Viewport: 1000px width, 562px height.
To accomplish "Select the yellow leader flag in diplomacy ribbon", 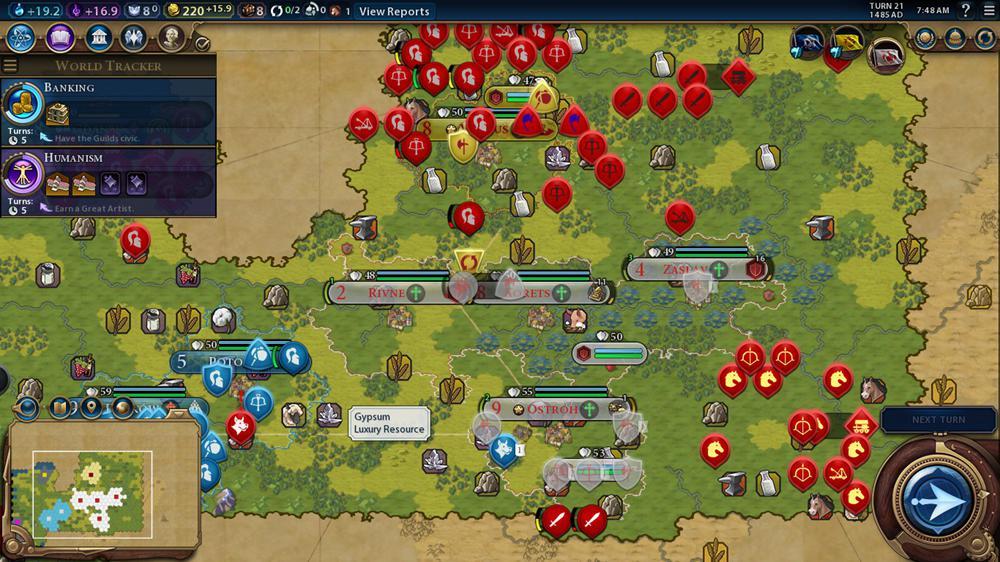I will click(845, 42).
